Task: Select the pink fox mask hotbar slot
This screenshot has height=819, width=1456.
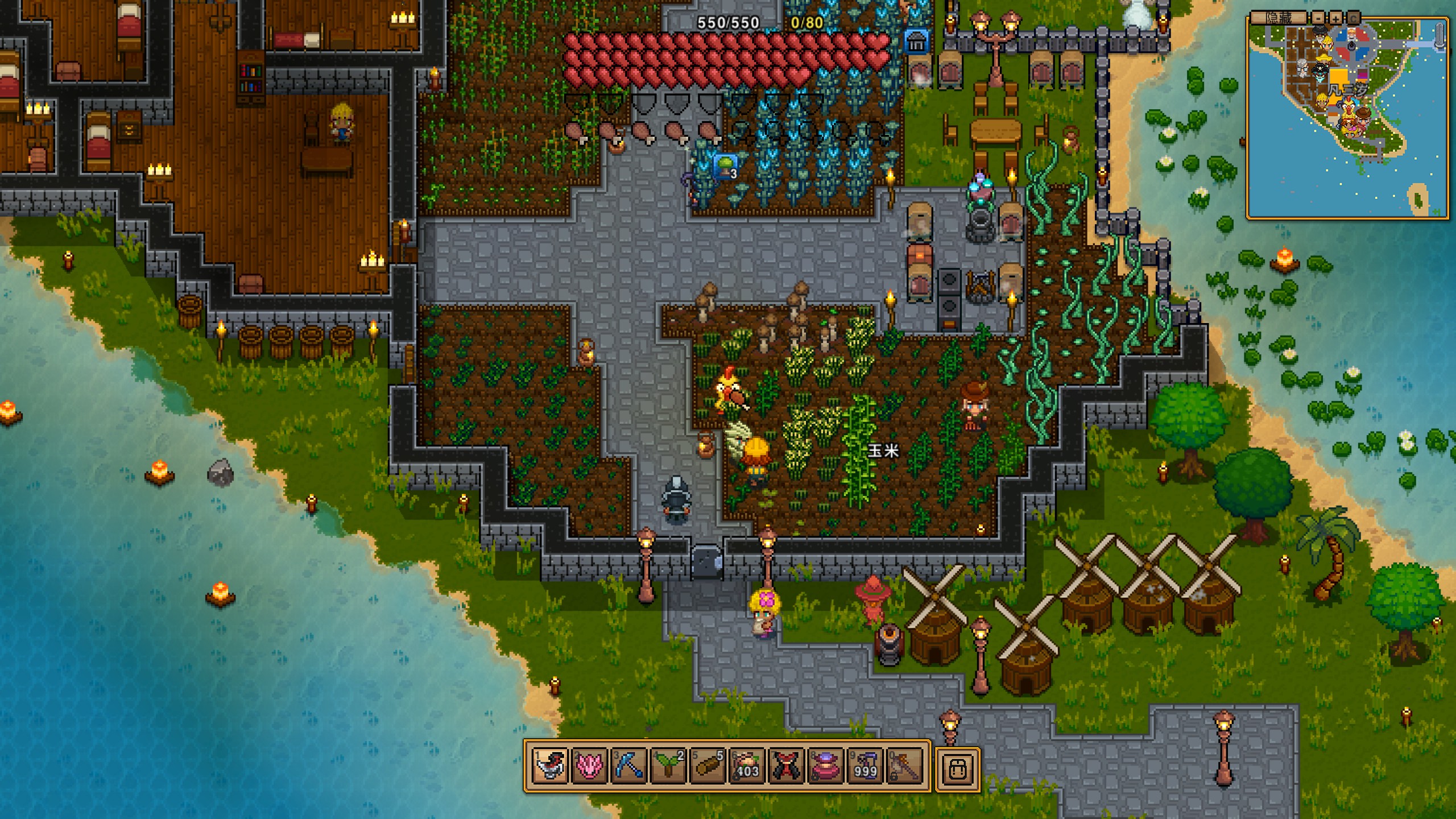Action: pos(590,766)
